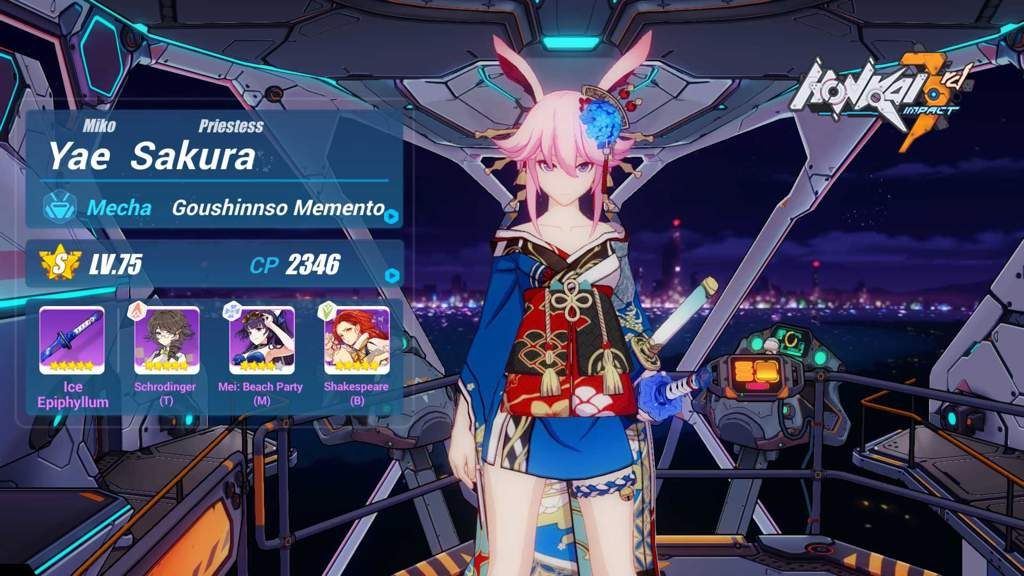Inspect the Shakespeare (B) stigmata slot

tap(356, 341)
